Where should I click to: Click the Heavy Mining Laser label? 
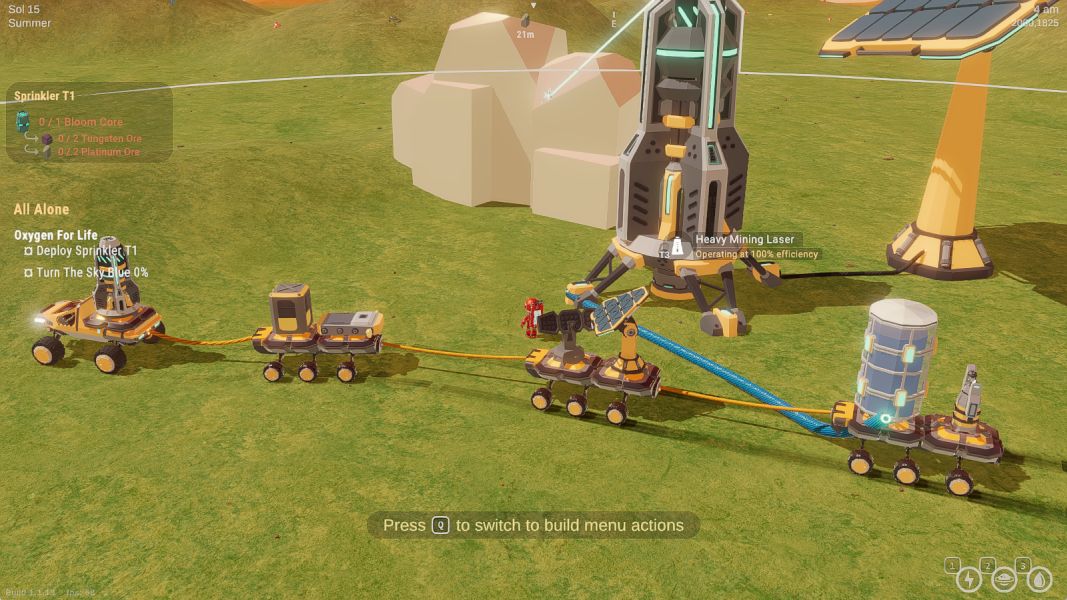pos(744,240)
